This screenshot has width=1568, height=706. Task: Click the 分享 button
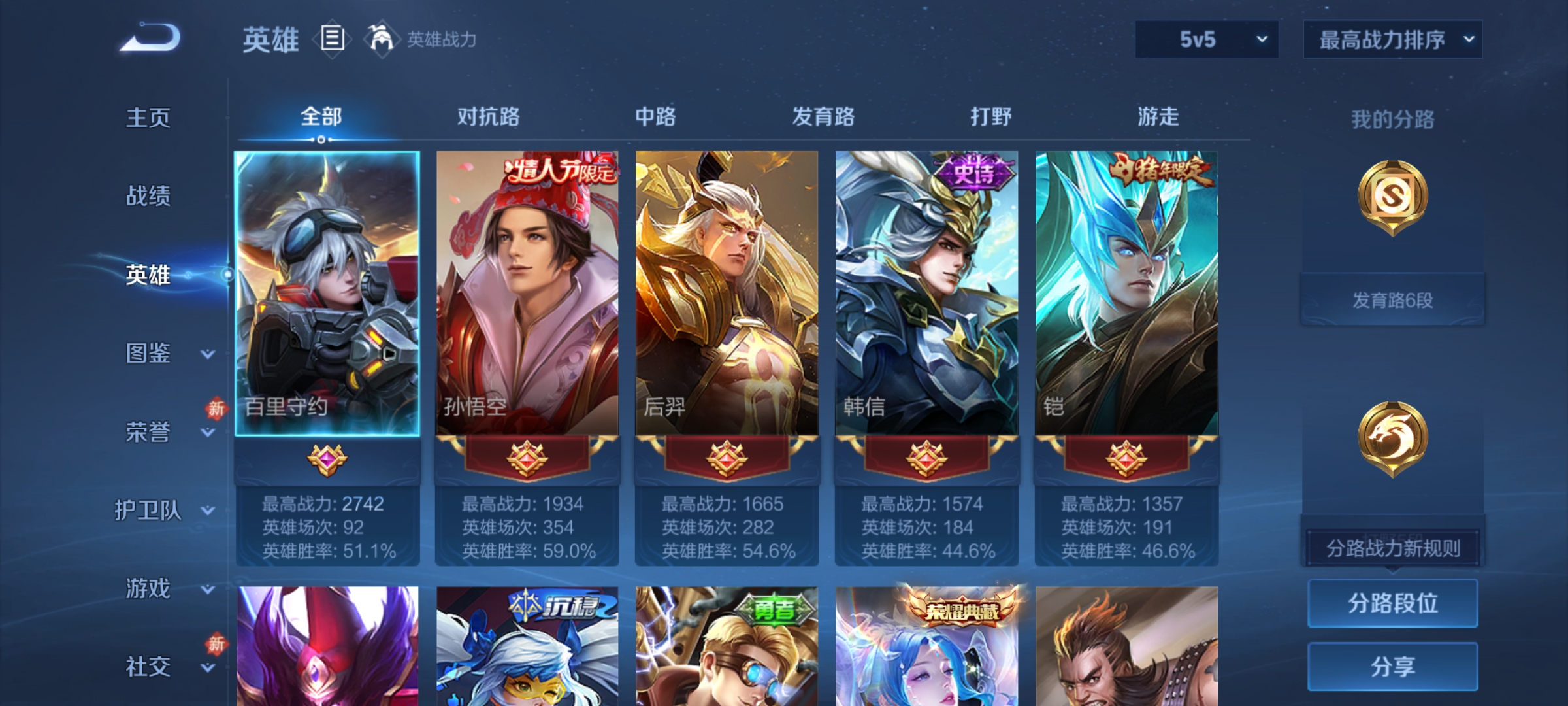pos(1392,665)
